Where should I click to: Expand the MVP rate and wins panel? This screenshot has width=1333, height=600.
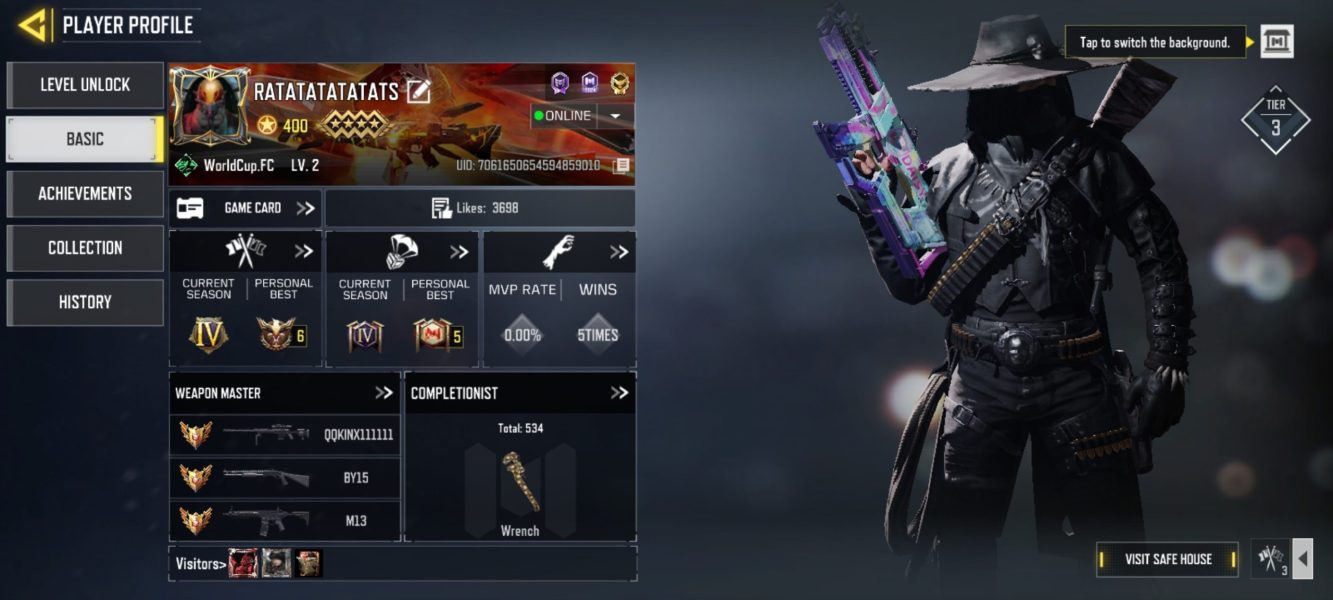pyautogui.click(x=619, y=252)
